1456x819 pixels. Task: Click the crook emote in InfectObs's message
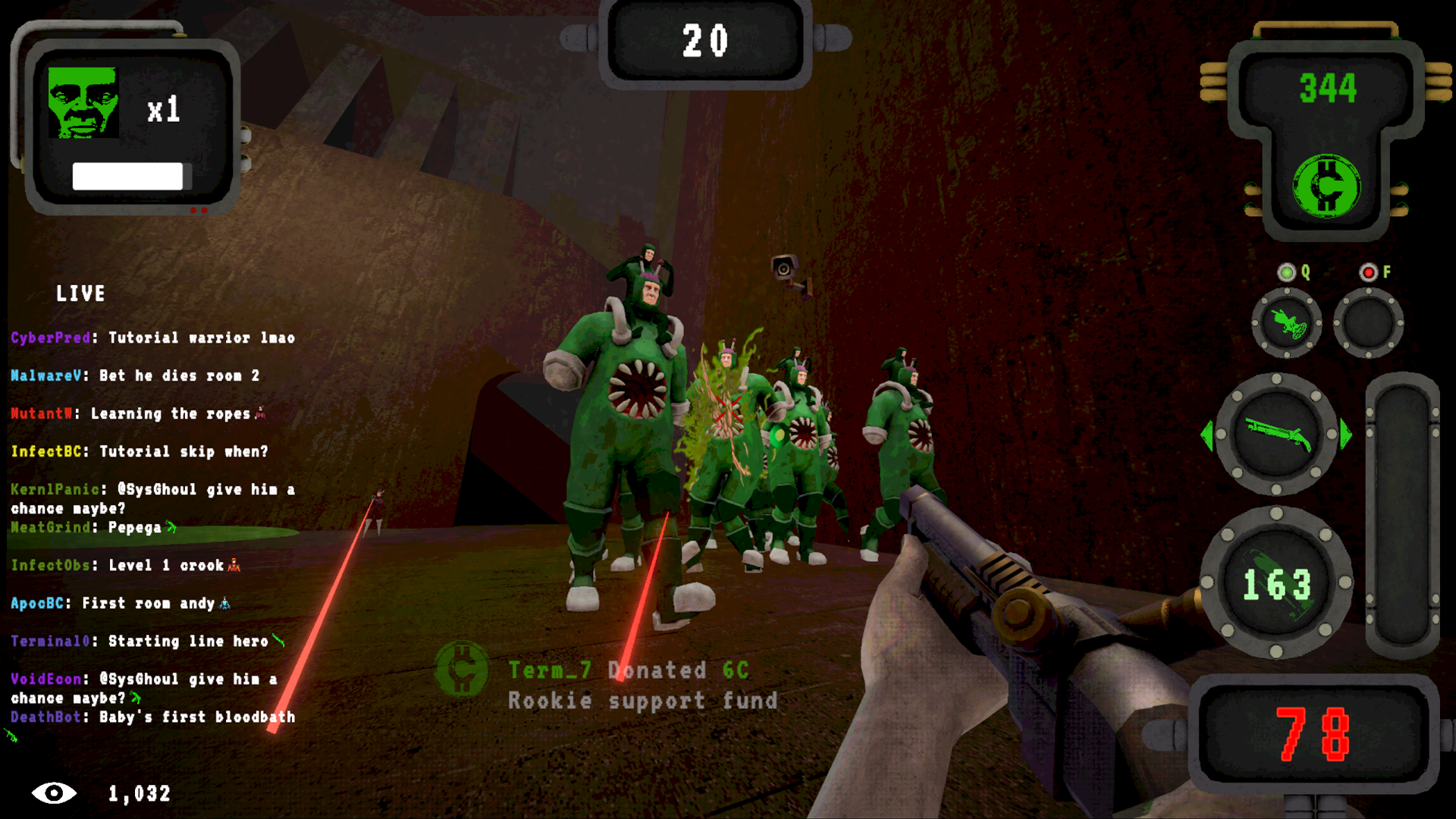coord(234,565)
